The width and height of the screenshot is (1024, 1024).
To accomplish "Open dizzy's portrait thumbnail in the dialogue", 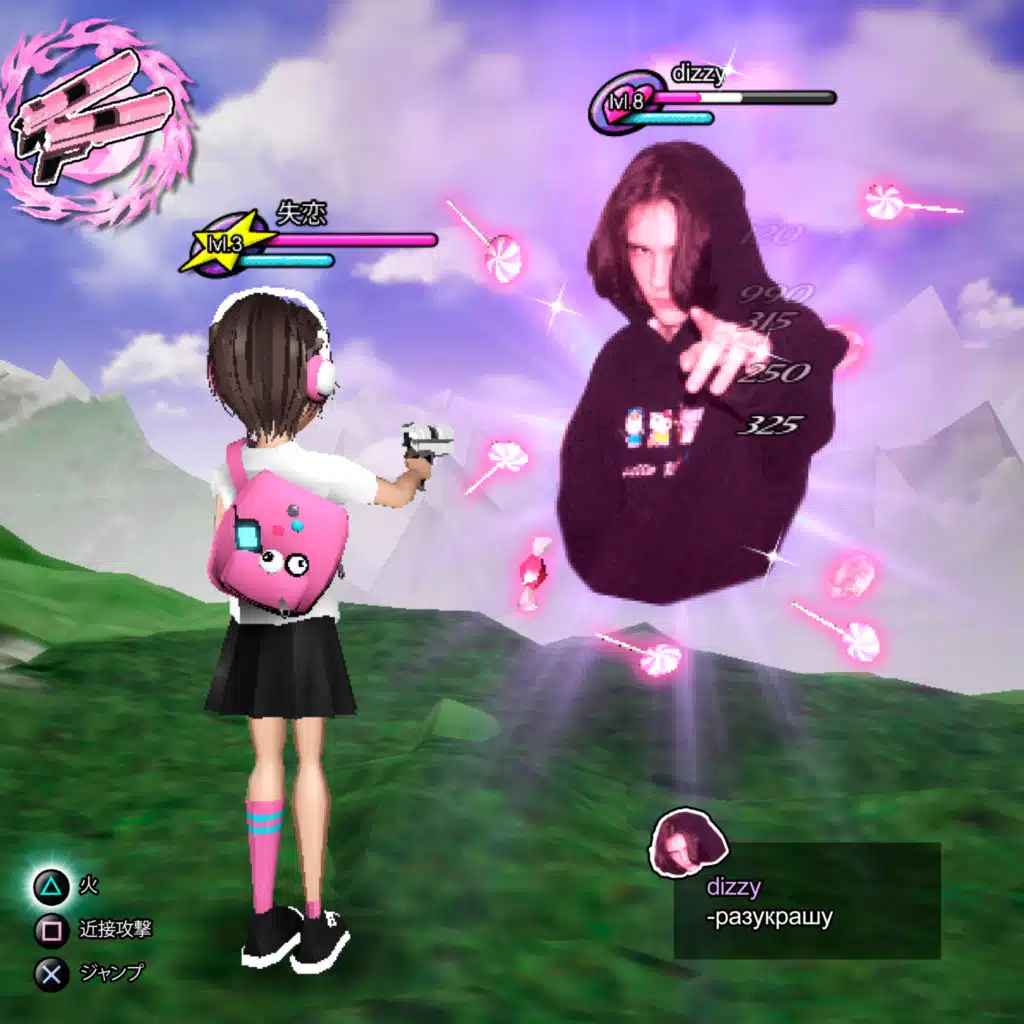I will (x=688, y=842).
